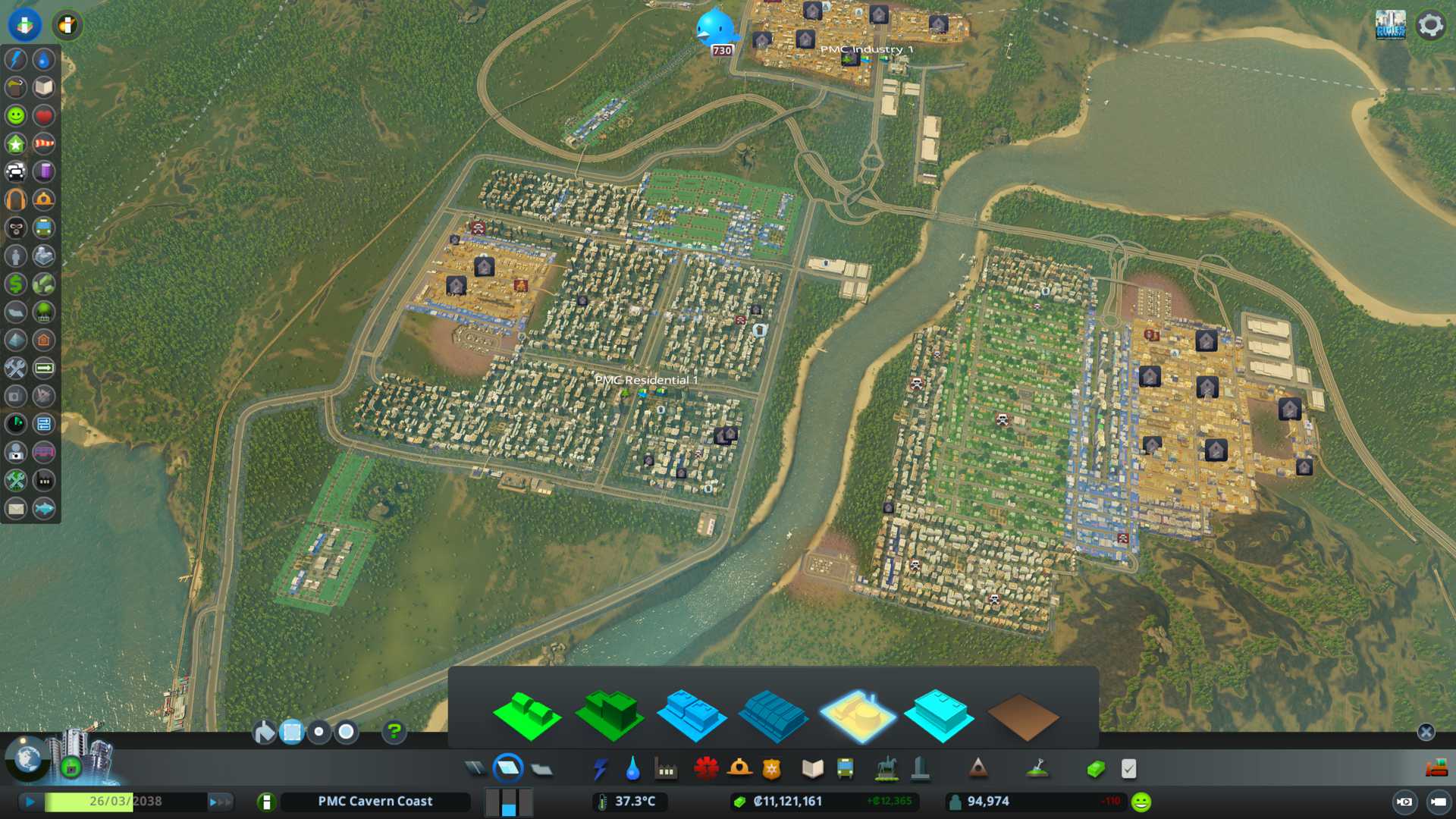
Task: Show the happiness smiley info view
Action: 16,115
